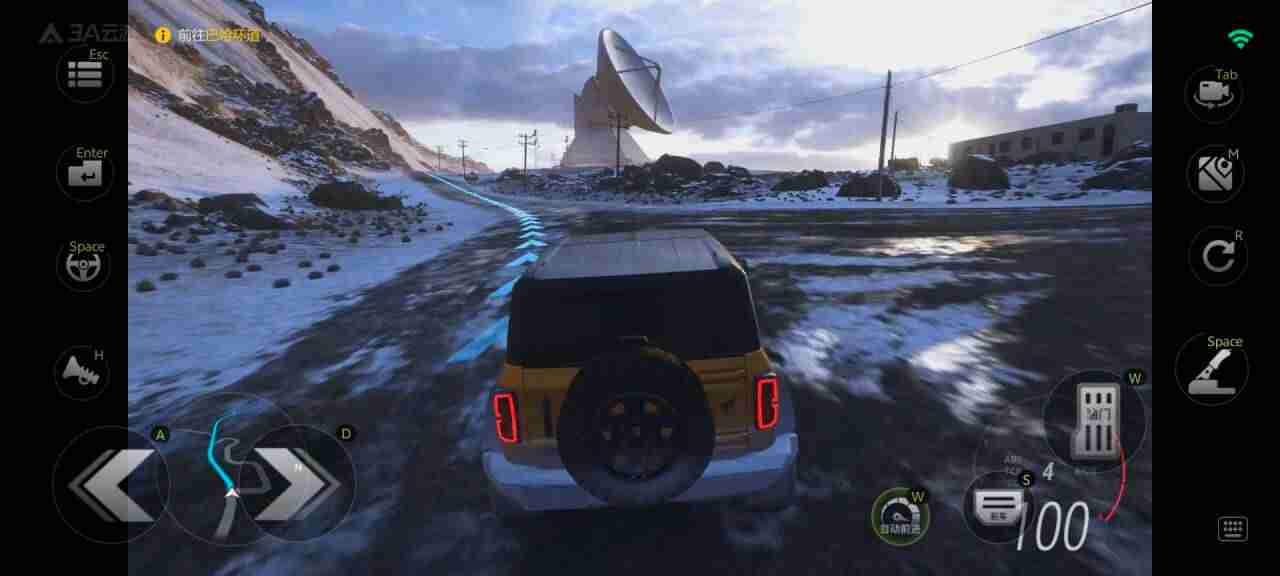Tap the Enter confirm button

click(85, 174)
